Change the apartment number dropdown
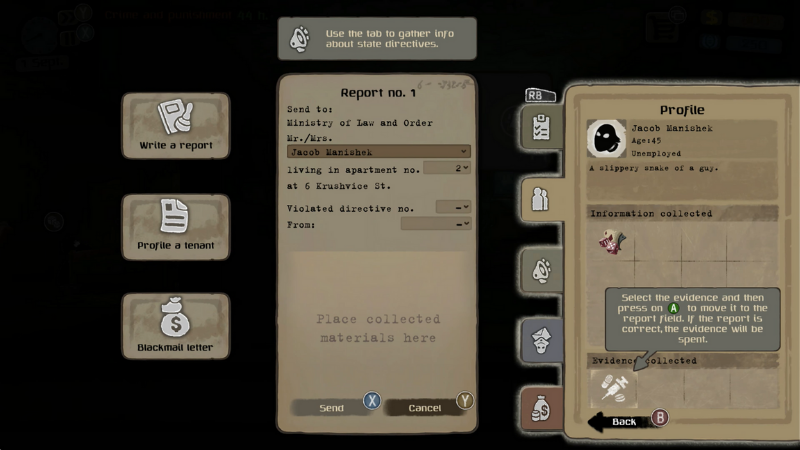The image size is (800, 450). 446,169
